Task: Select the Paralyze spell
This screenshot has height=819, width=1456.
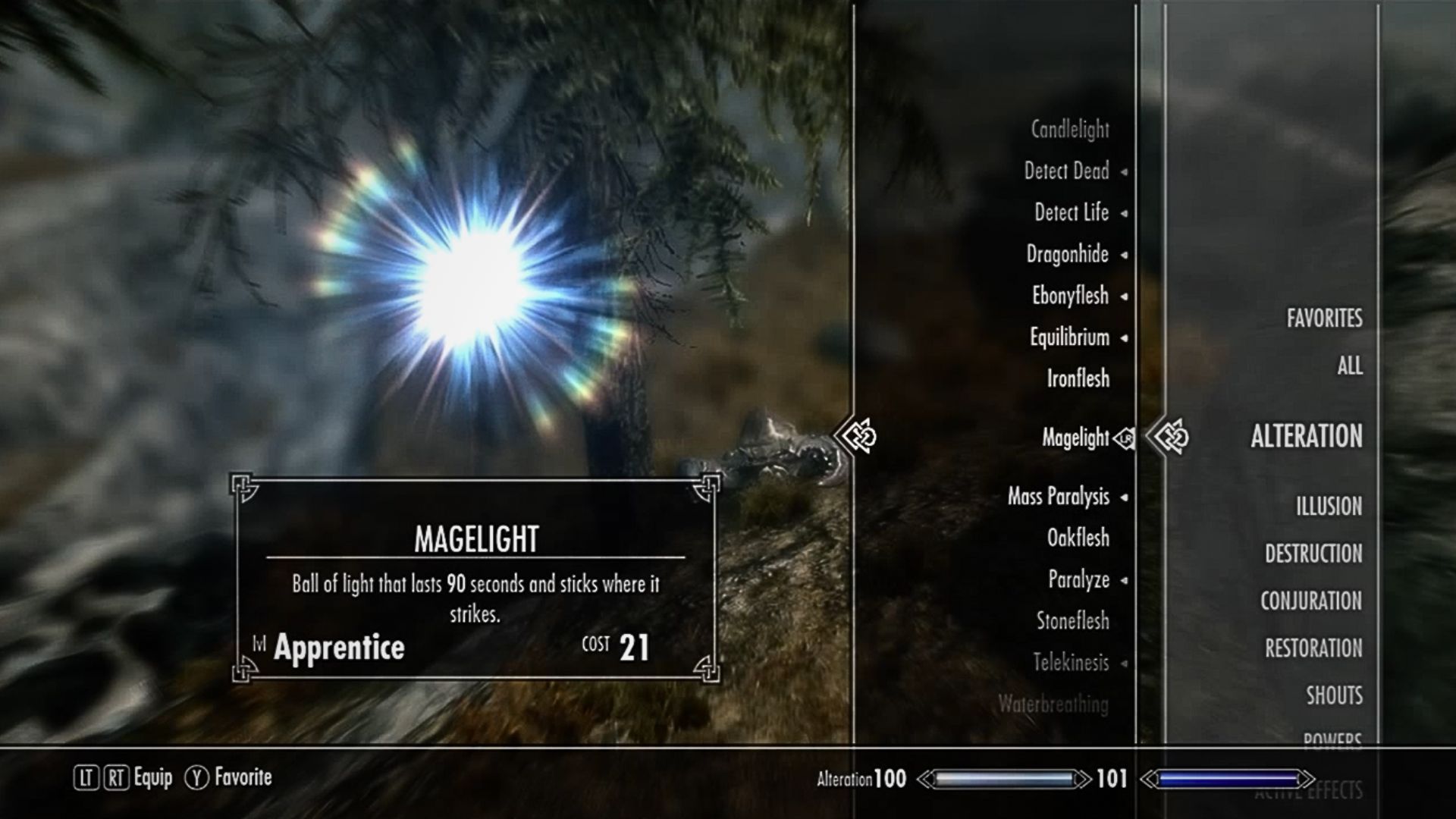Action: [1078, 580]
